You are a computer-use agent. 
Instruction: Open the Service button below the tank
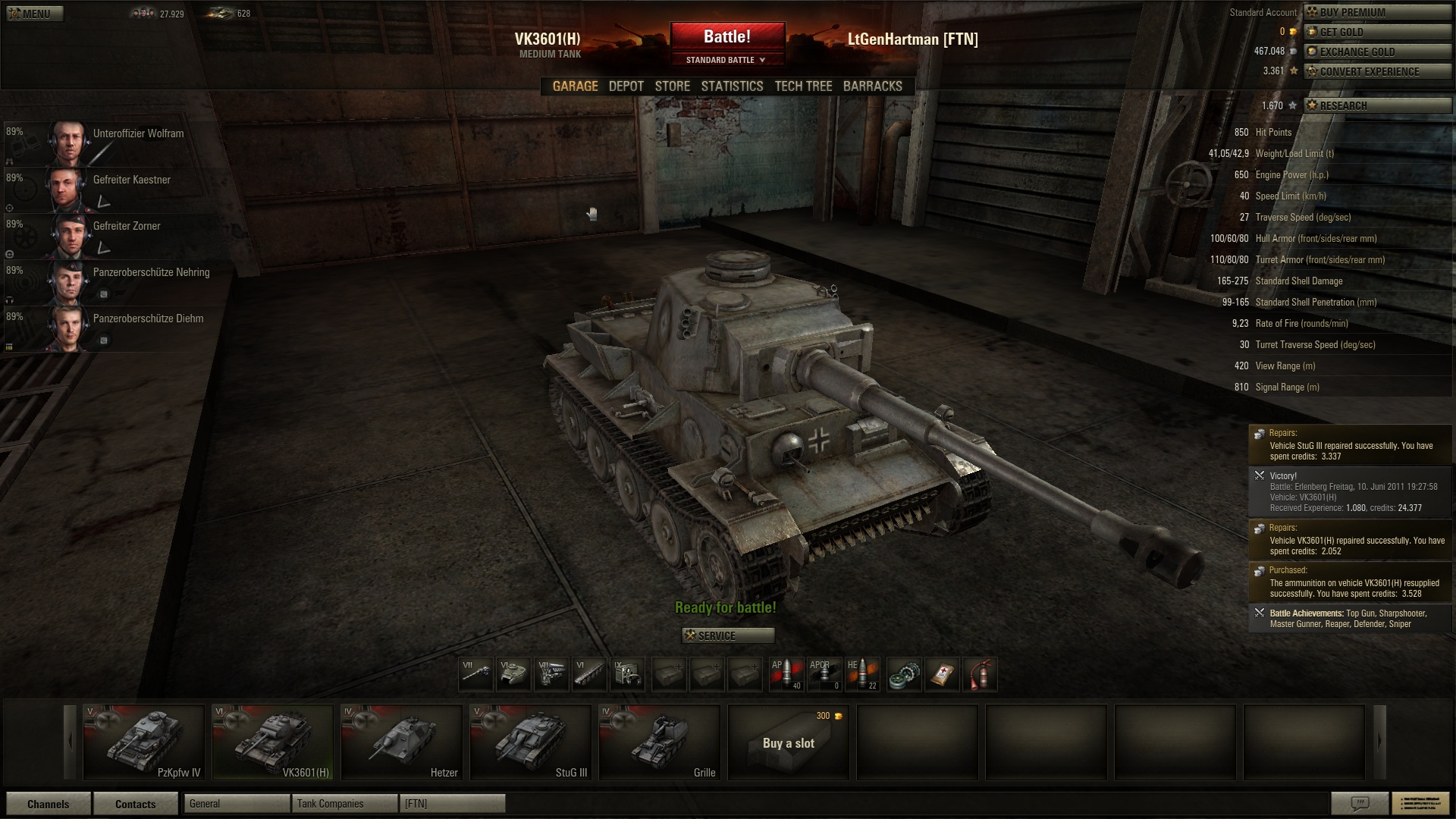click(x=727, y=635)
